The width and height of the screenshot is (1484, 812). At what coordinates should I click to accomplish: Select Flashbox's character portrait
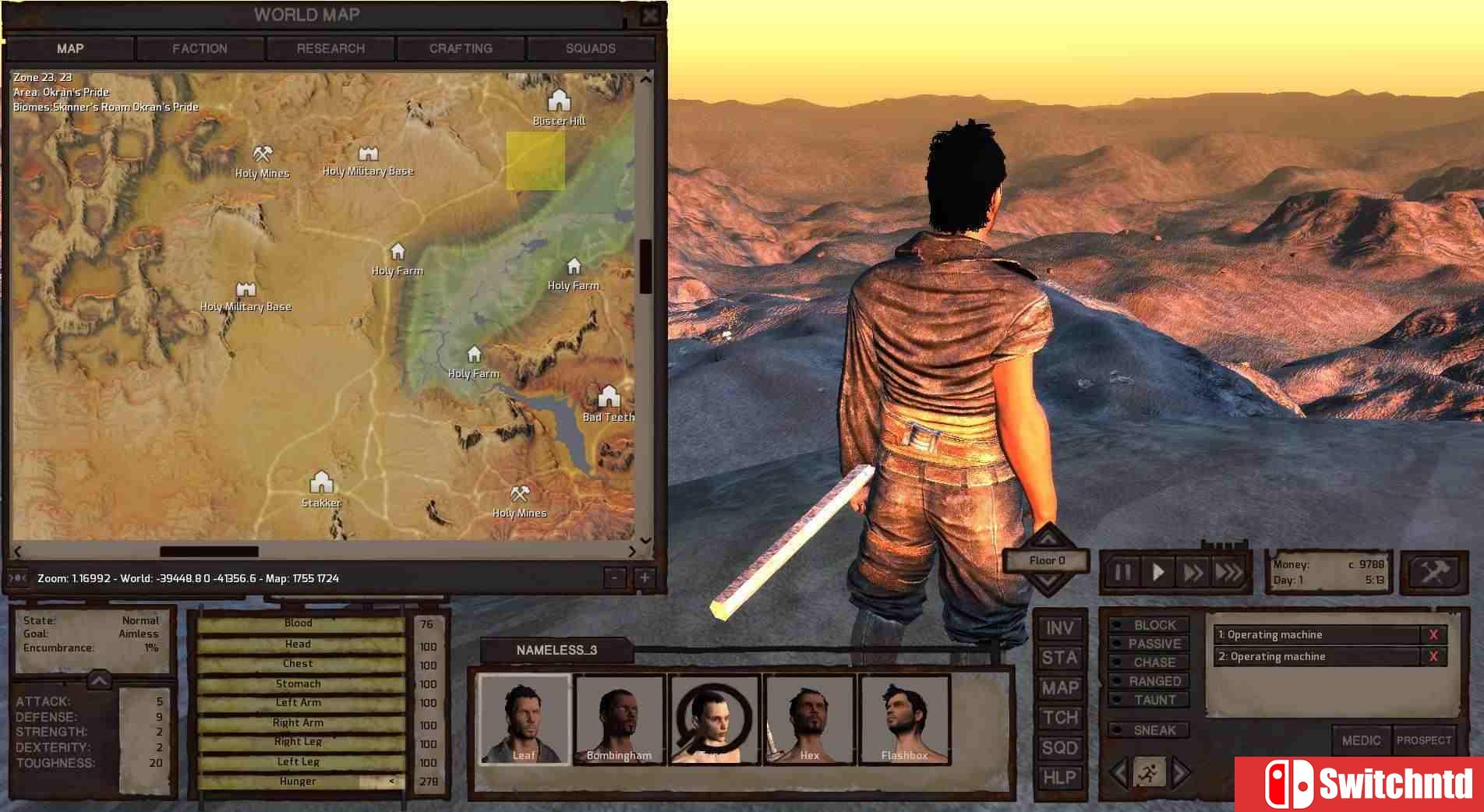click(x=905, y=717)
